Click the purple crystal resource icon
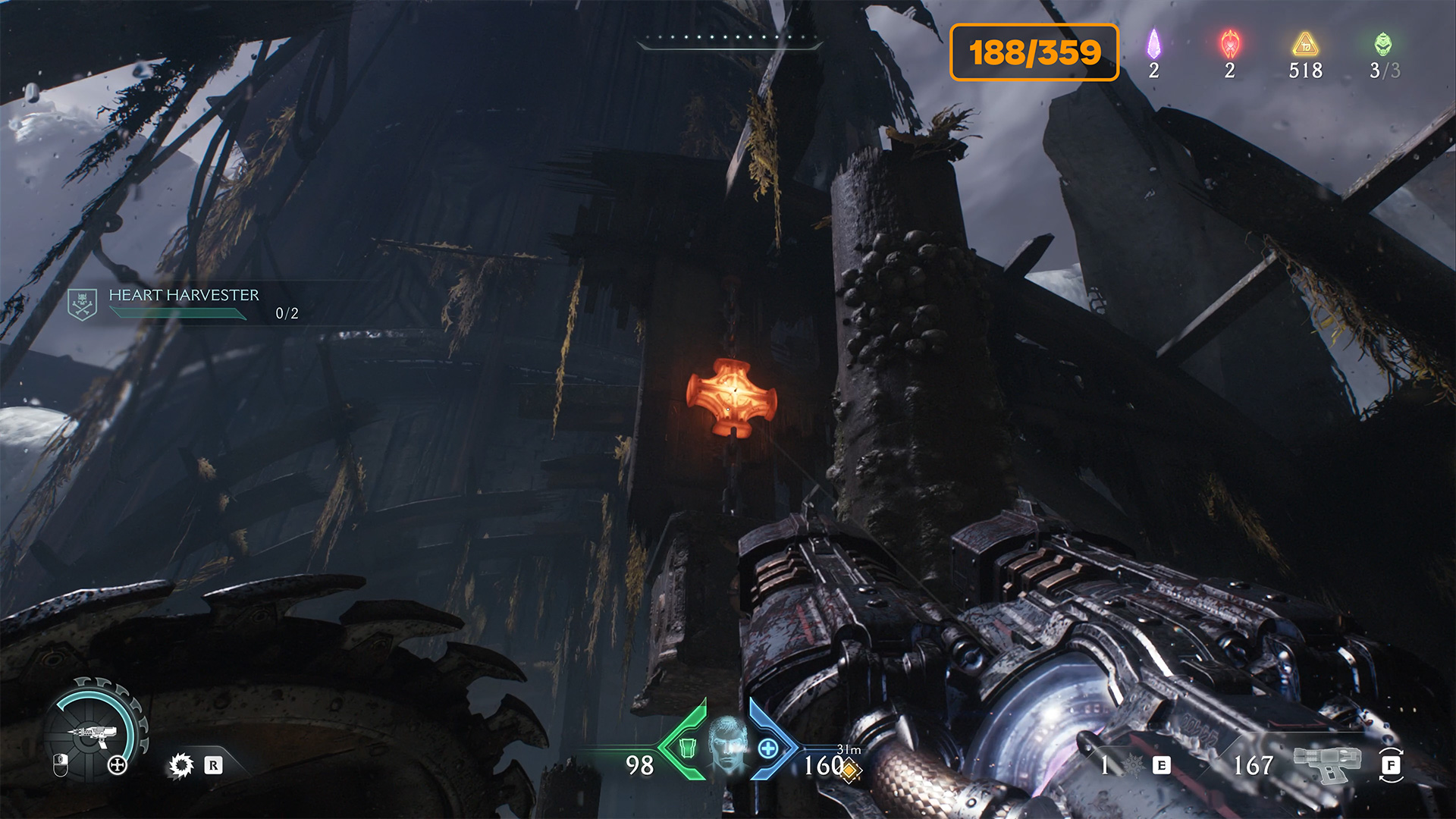The image size is (1456, 819). pyautogui.click(x=1153, y=44)
